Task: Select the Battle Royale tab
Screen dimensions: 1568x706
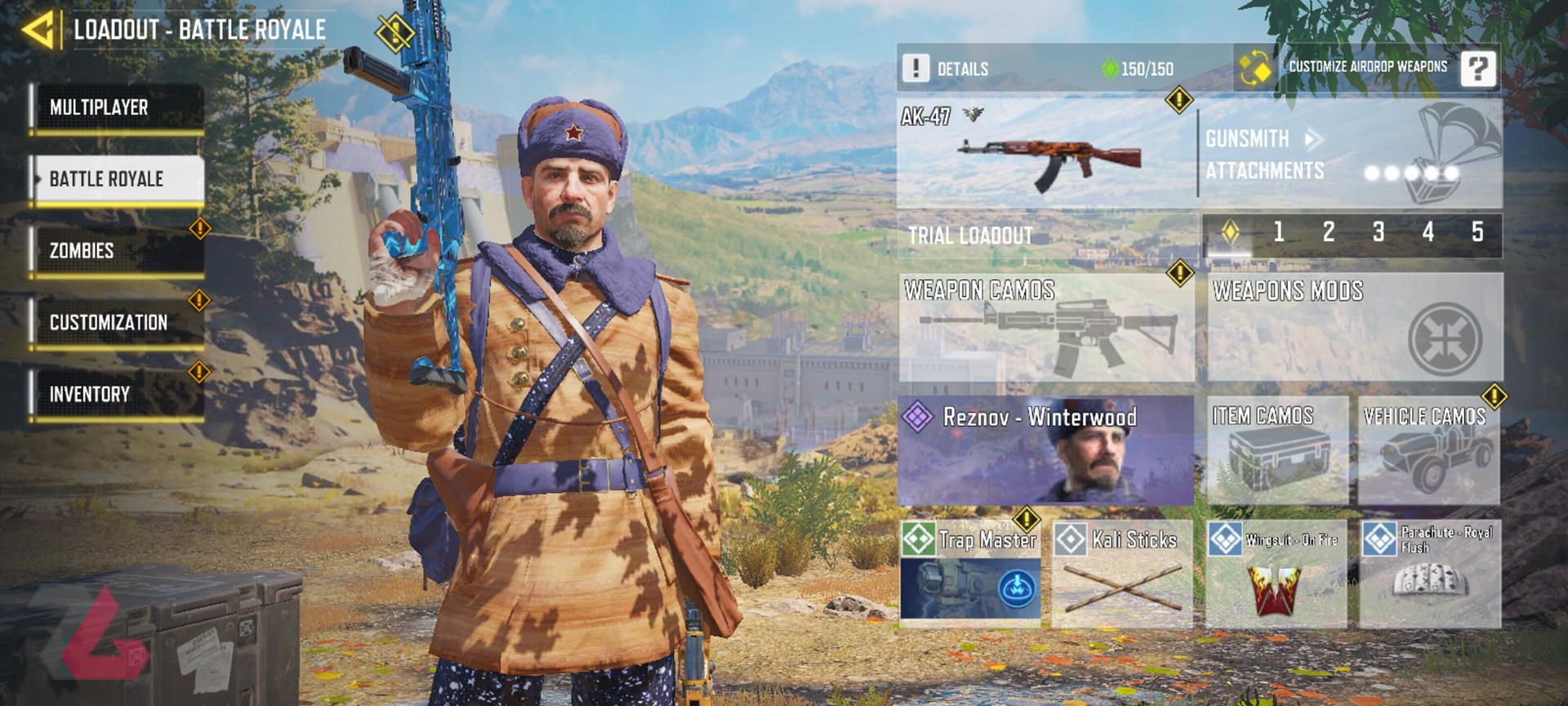Action: tap(116, 179)
